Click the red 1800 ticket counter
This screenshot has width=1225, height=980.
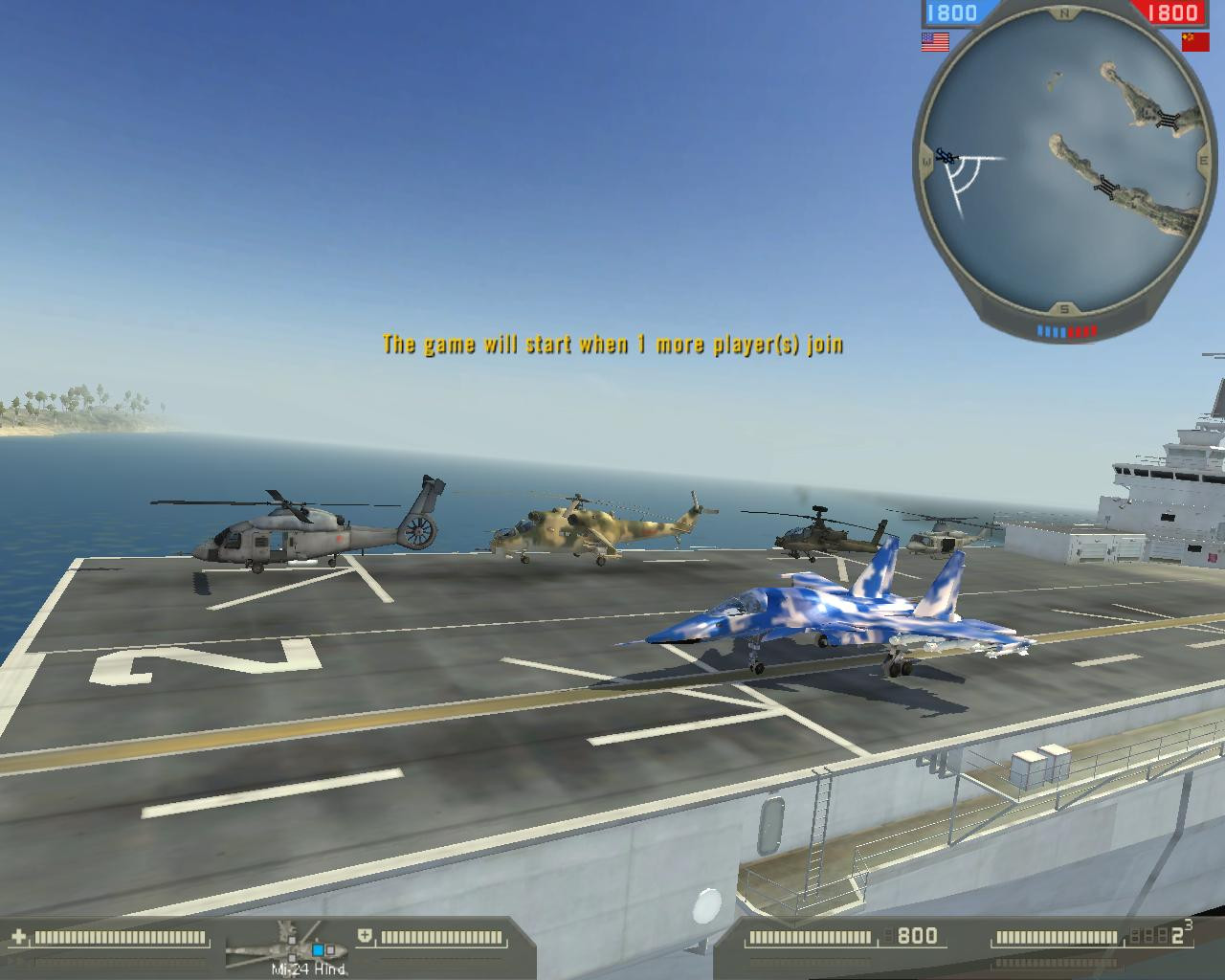point(1174,11)
